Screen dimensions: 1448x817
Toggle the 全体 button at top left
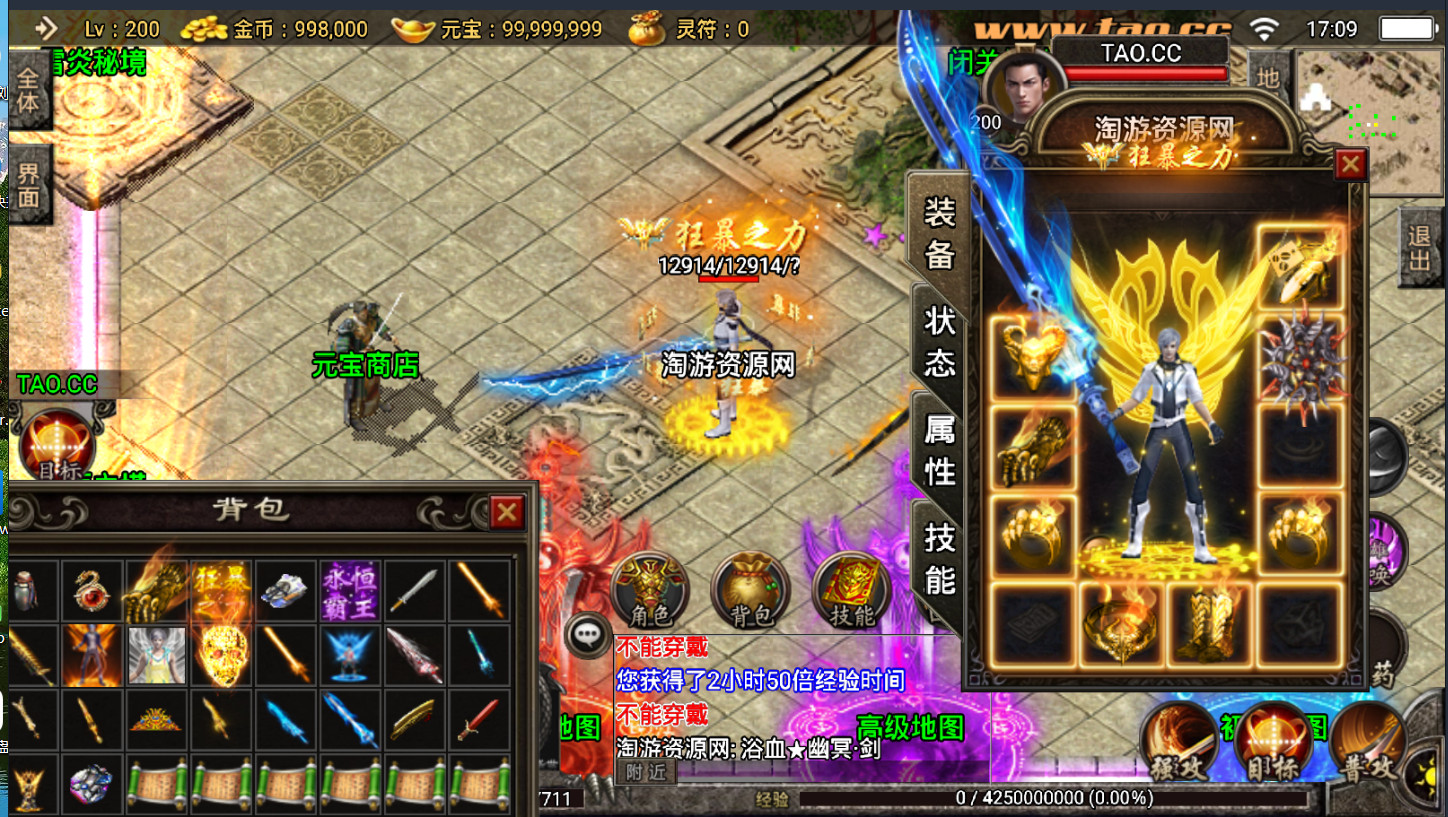point(28,91)
